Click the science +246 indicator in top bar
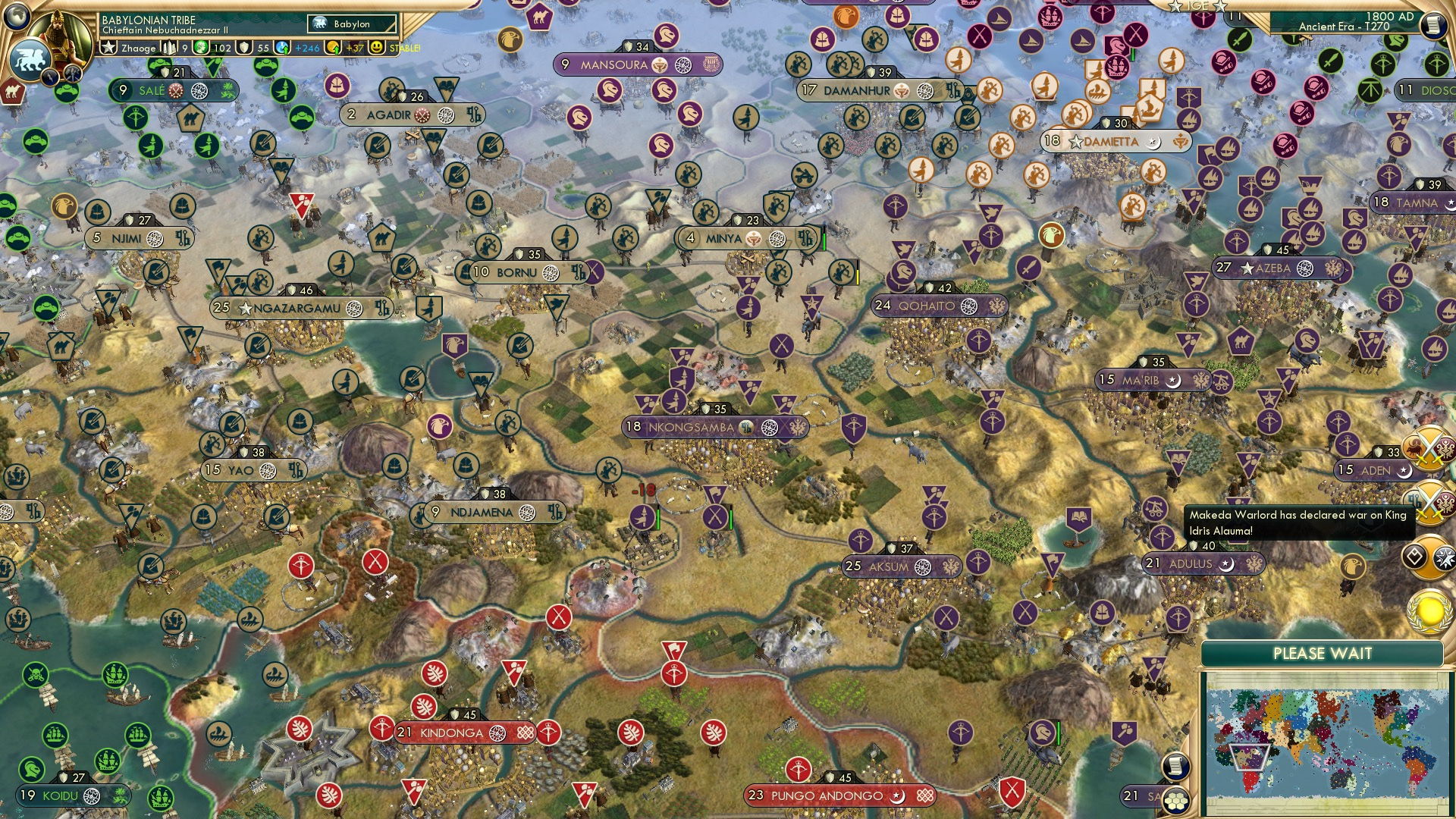 tap(282, 48)
